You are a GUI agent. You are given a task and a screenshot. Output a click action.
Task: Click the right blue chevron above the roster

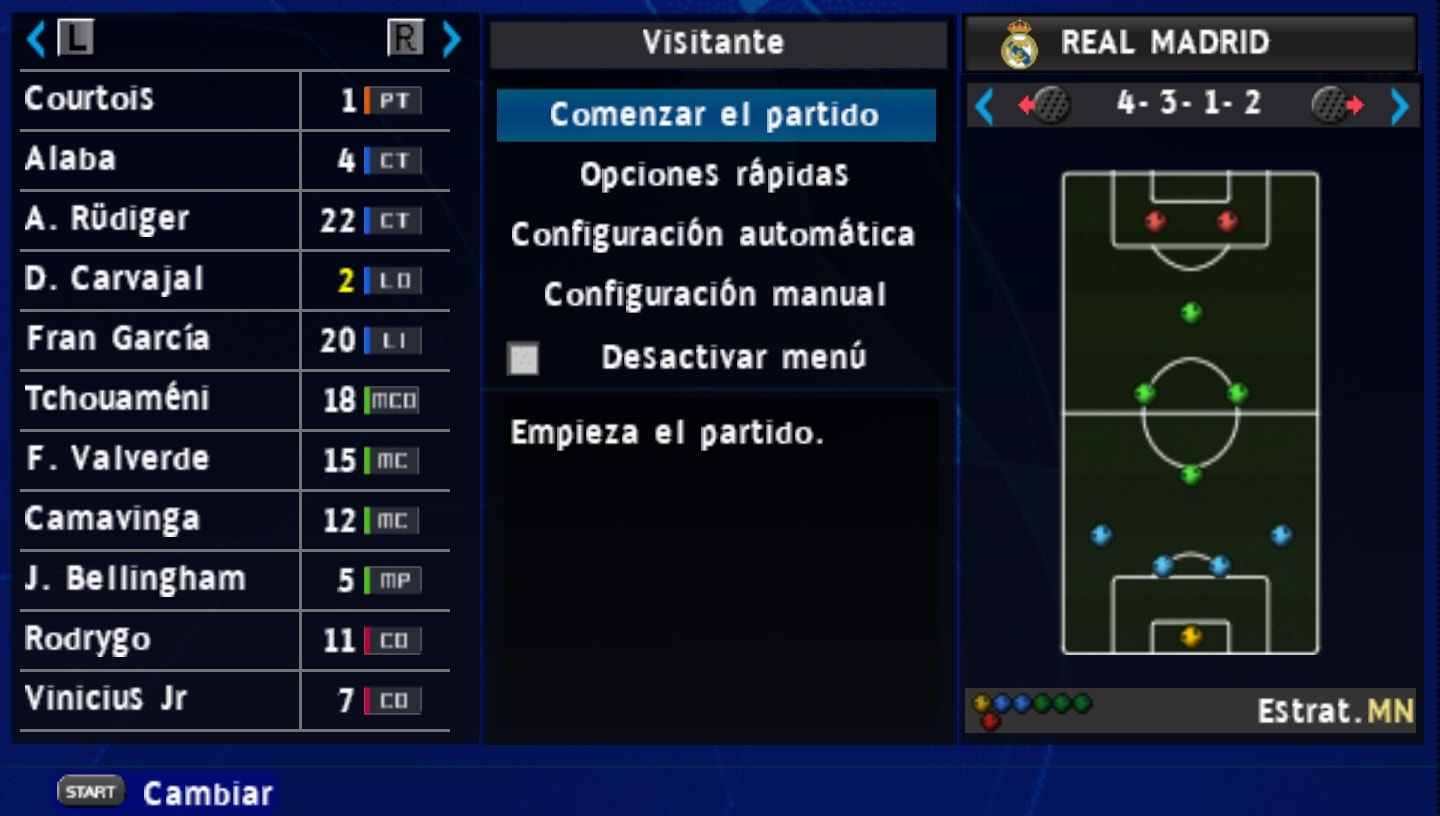tap(449, 37)
